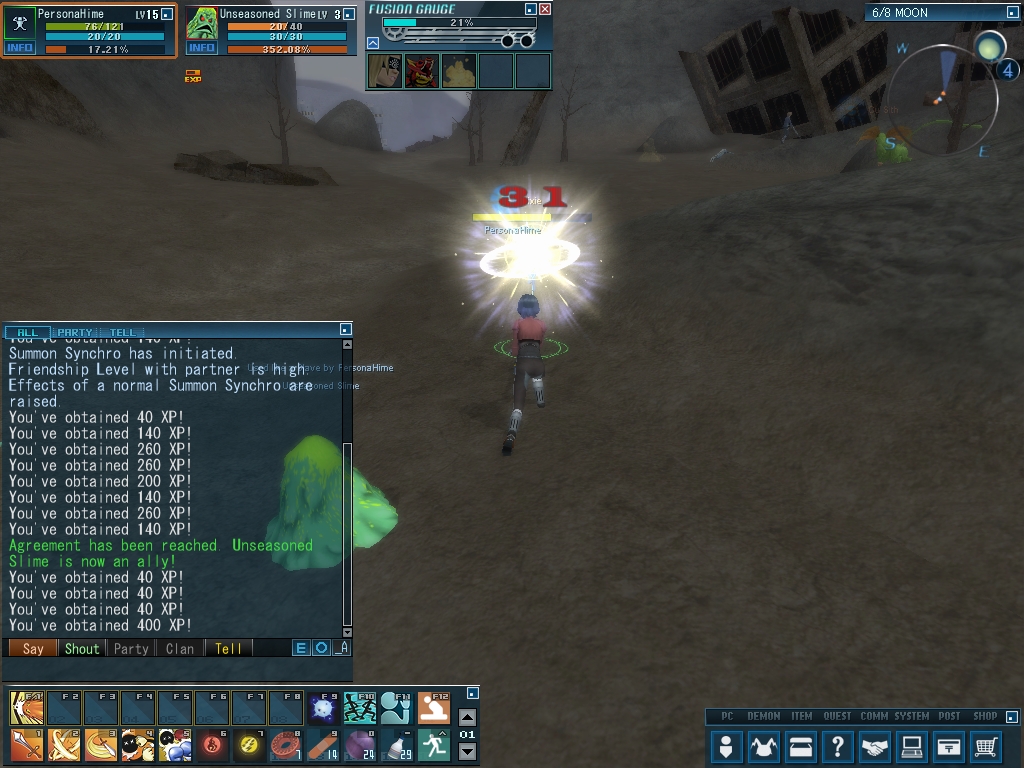This screenshot has height=768, width=1024.
Task: Activate the yellow lightning skill in slot 7
Action: 249,745
